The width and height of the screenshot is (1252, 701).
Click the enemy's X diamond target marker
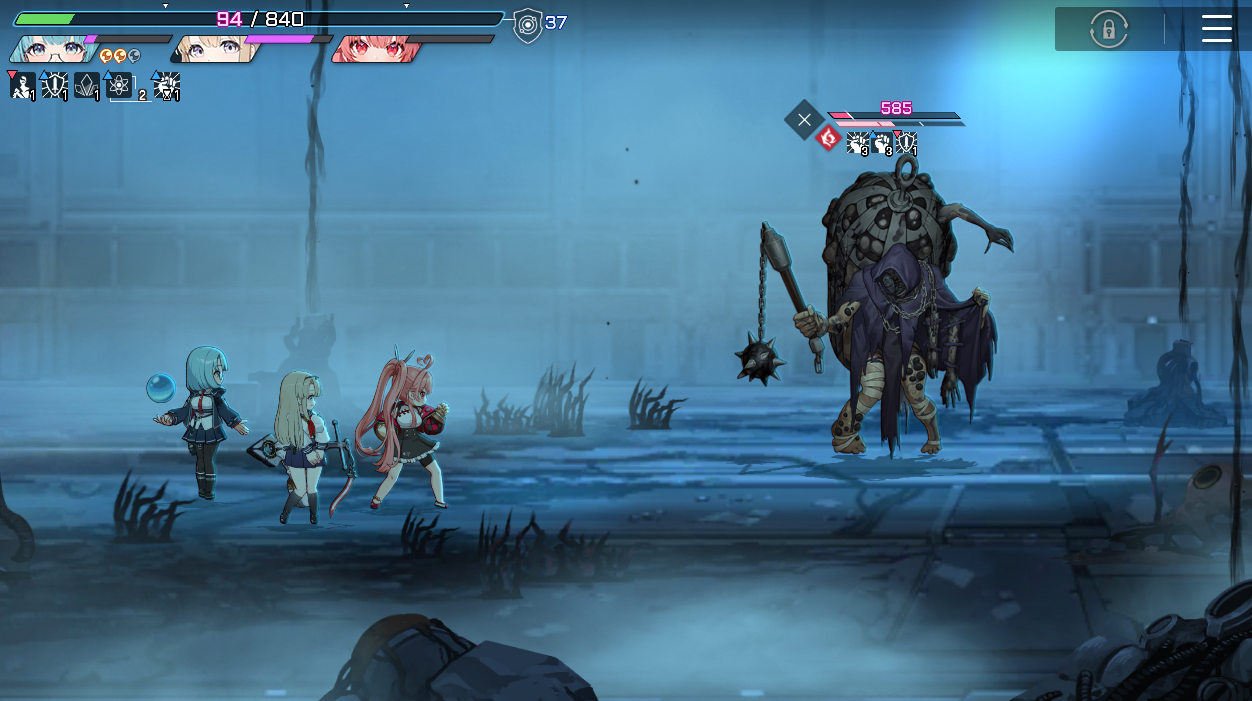point(804,120)
